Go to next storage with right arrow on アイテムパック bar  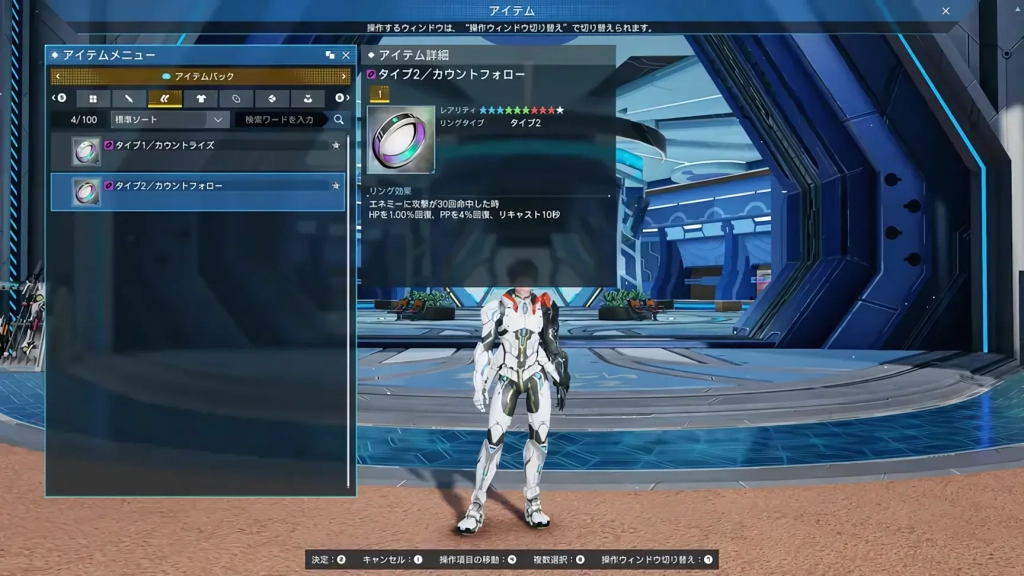344,76
